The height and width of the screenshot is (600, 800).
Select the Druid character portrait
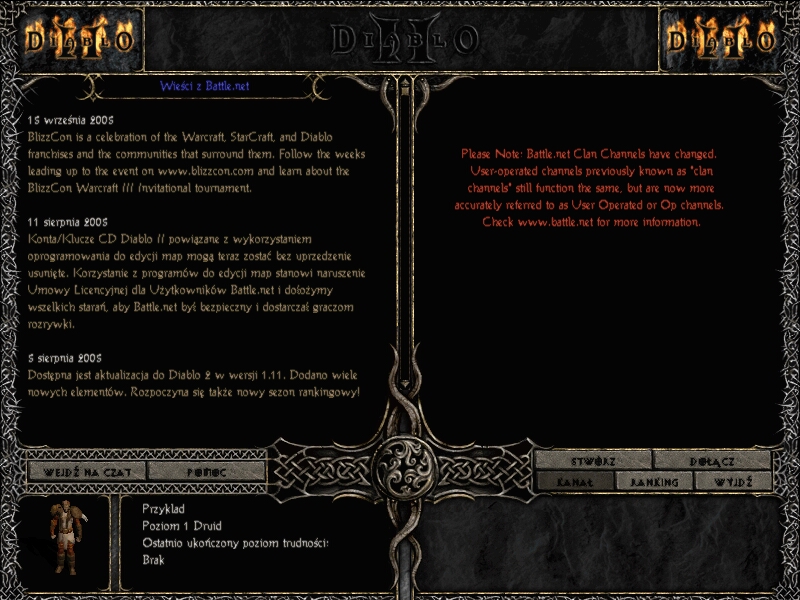coord(77,541)
